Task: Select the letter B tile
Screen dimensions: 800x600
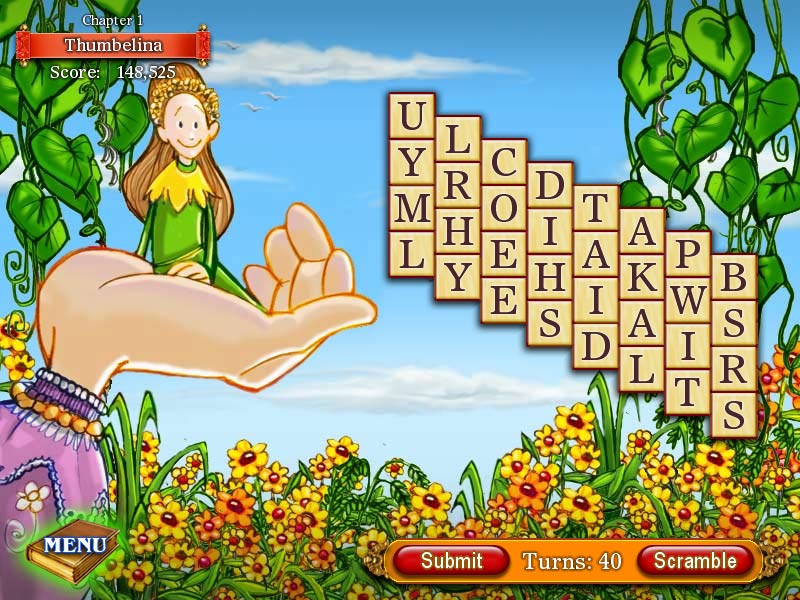Action: [x=734, y=277]
